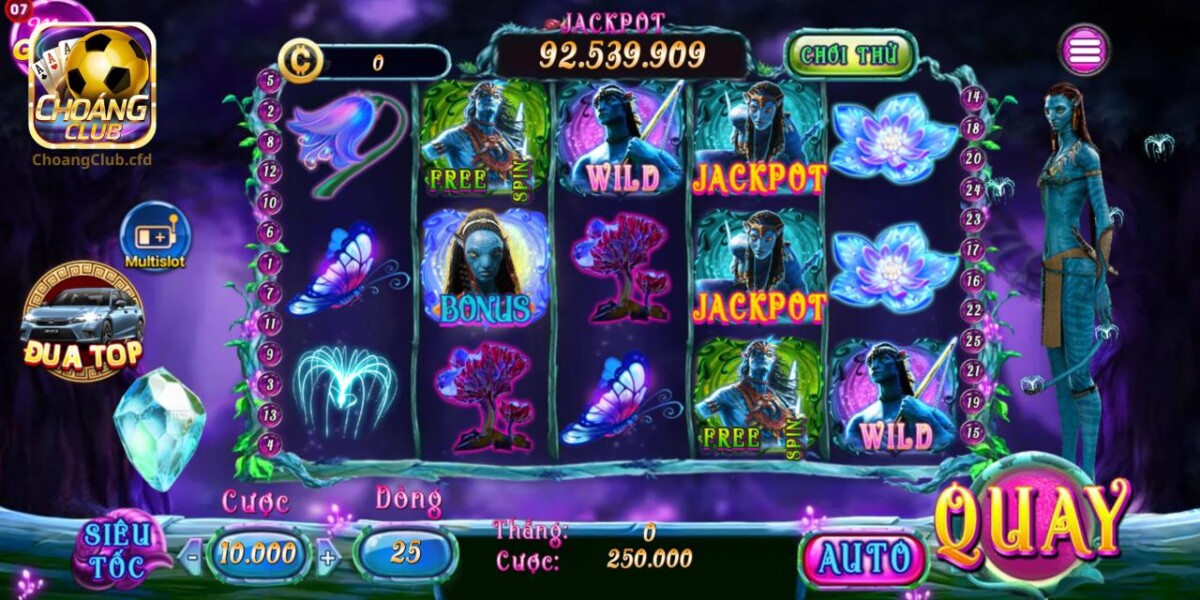Activate the Siêu Tốc turbo mode

coord(116,551)
